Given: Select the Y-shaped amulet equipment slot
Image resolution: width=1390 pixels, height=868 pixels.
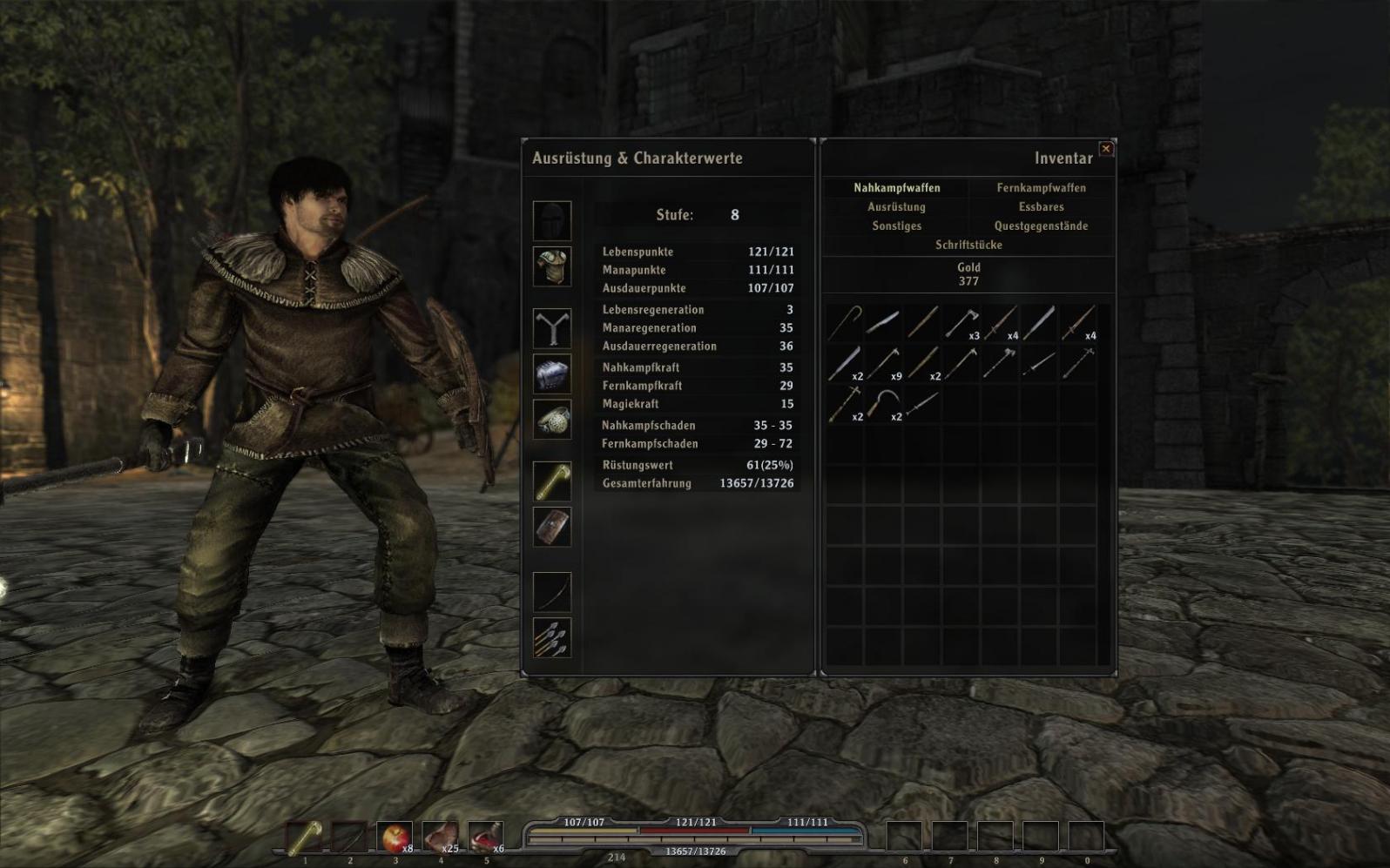Looking at the screenshot, I should coord(552,329).
